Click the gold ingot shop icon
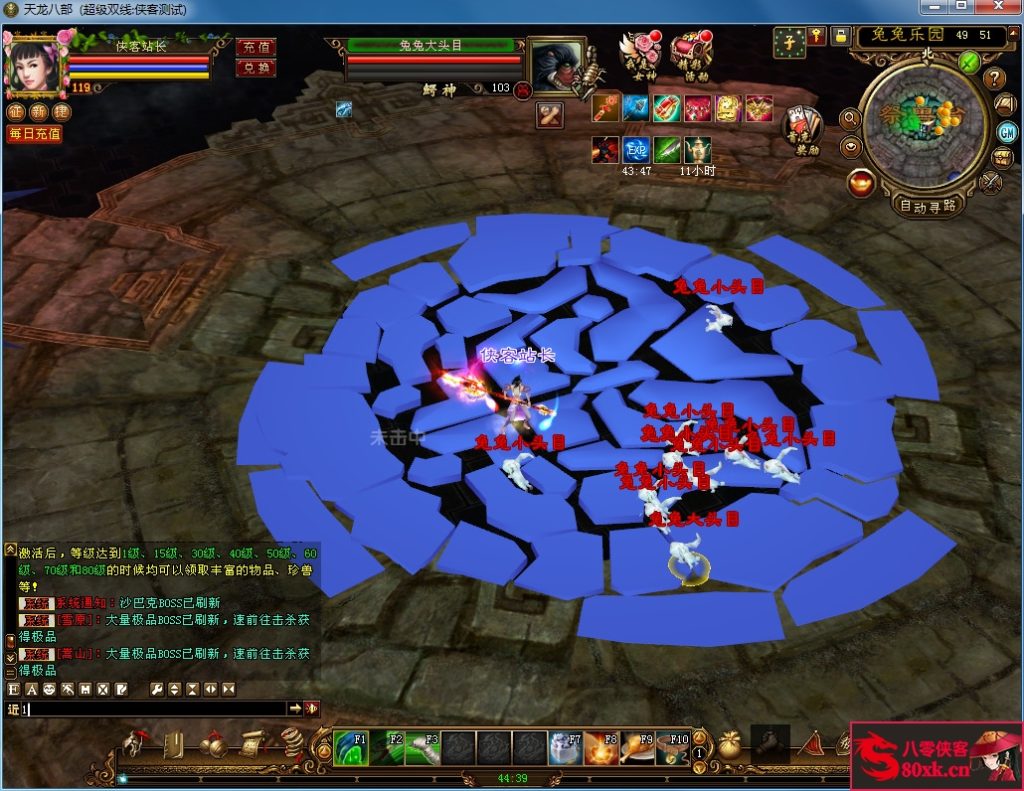This screenshot has height=791, width=1024. click(861, 183)
